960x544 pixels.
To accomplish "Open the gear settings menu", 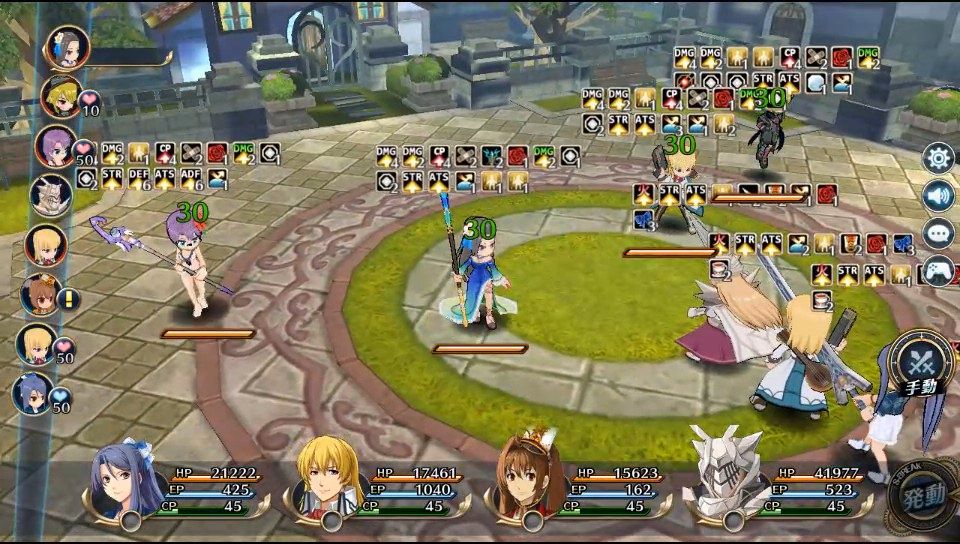I will [938, 158].
